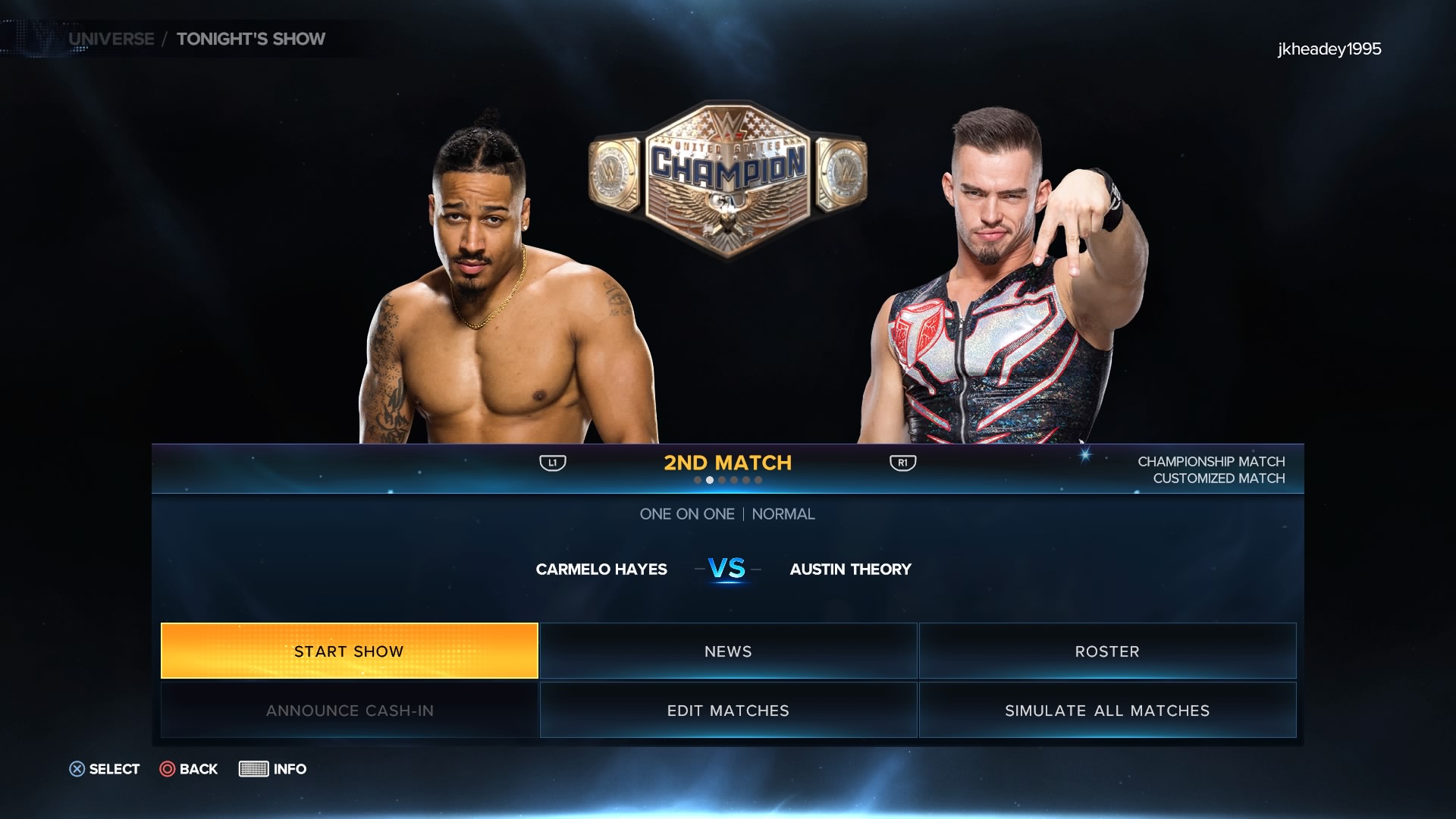Open the News section
Viewport: 1456px width, 819px height.
[728, 651]
